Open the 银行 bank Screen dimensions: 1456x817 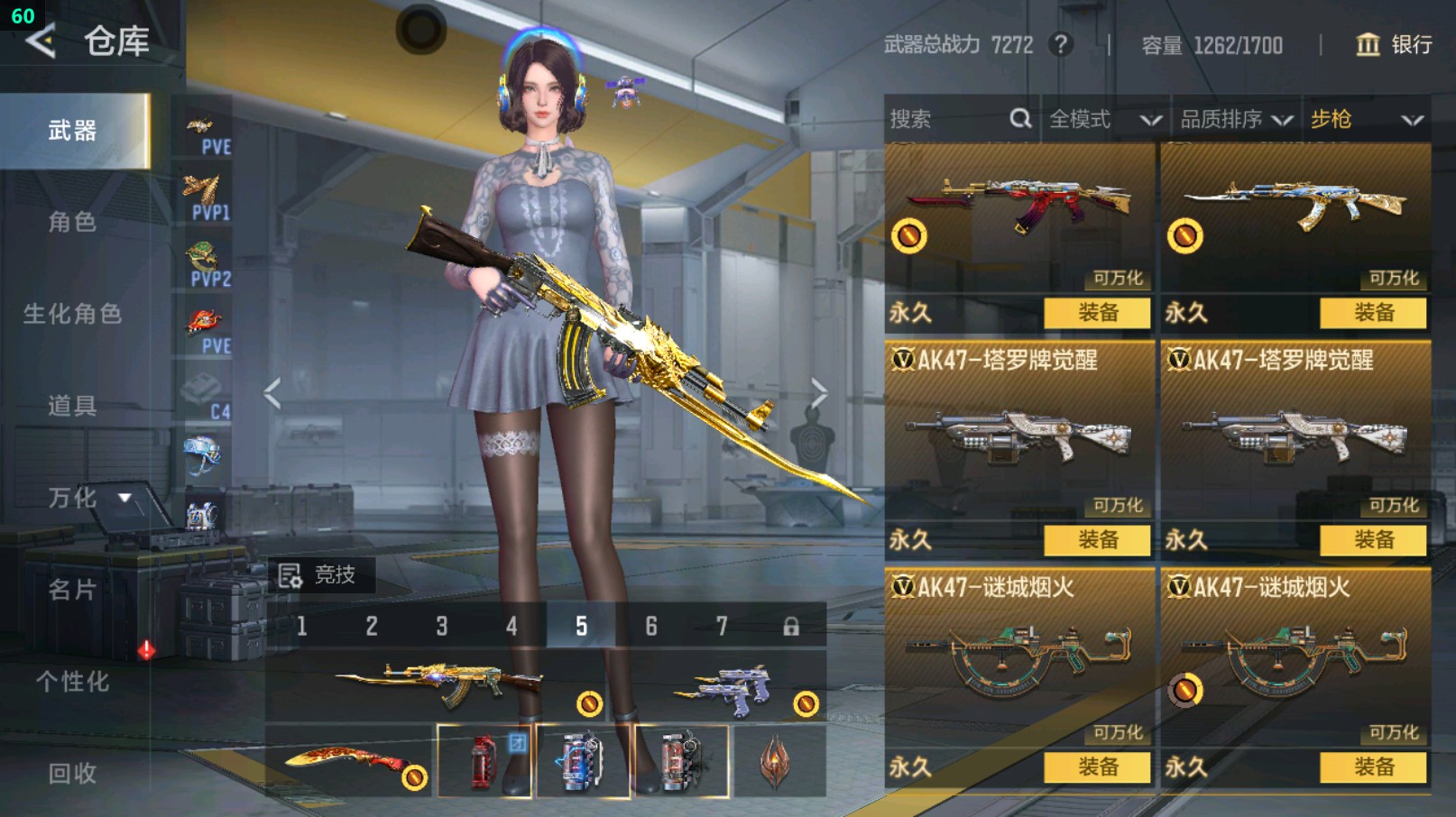tap(1395, 44)
